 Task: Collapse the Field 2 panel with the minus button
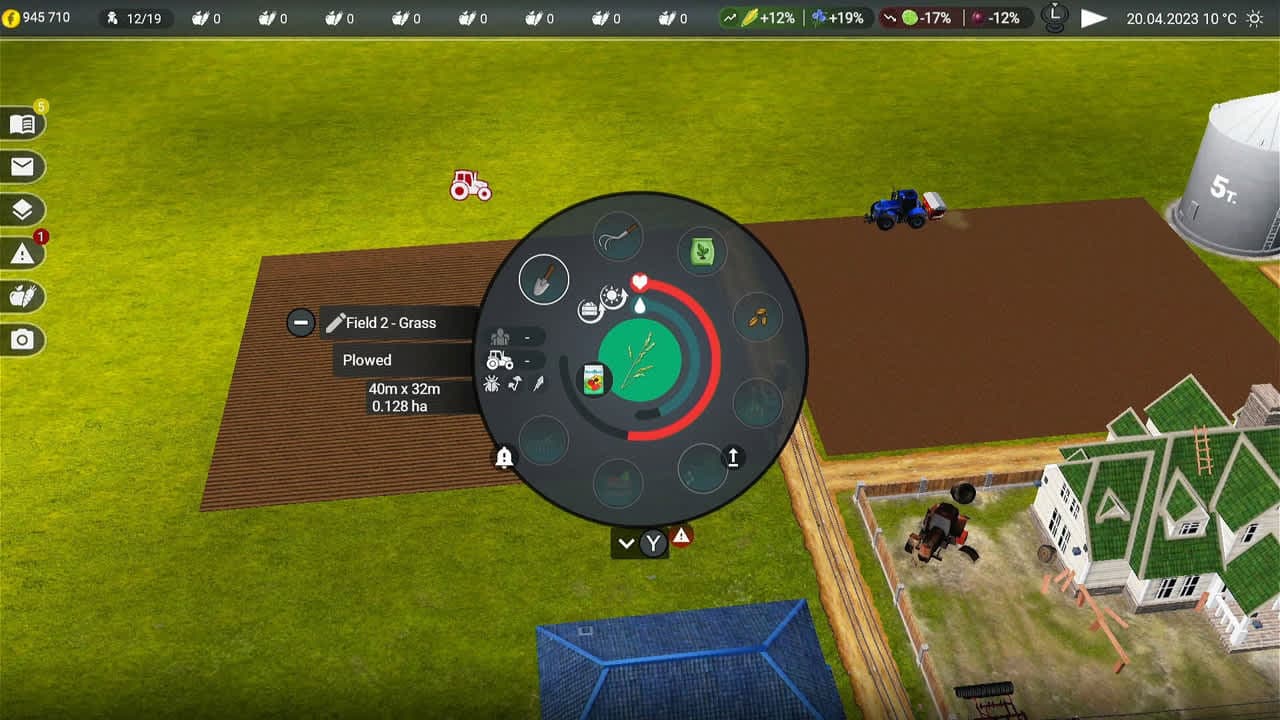(x=300, y=322)
